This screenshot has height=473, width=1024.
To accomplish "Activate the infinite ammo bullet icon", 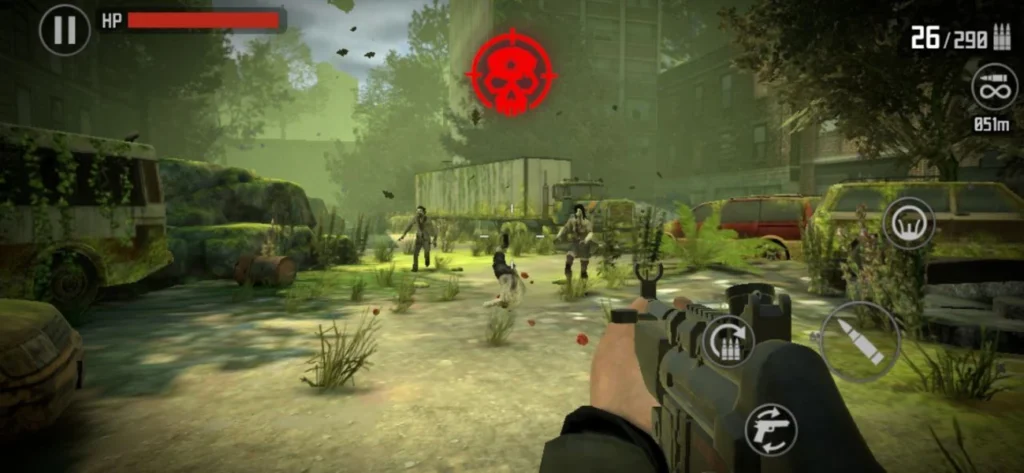I will [994, 87].
